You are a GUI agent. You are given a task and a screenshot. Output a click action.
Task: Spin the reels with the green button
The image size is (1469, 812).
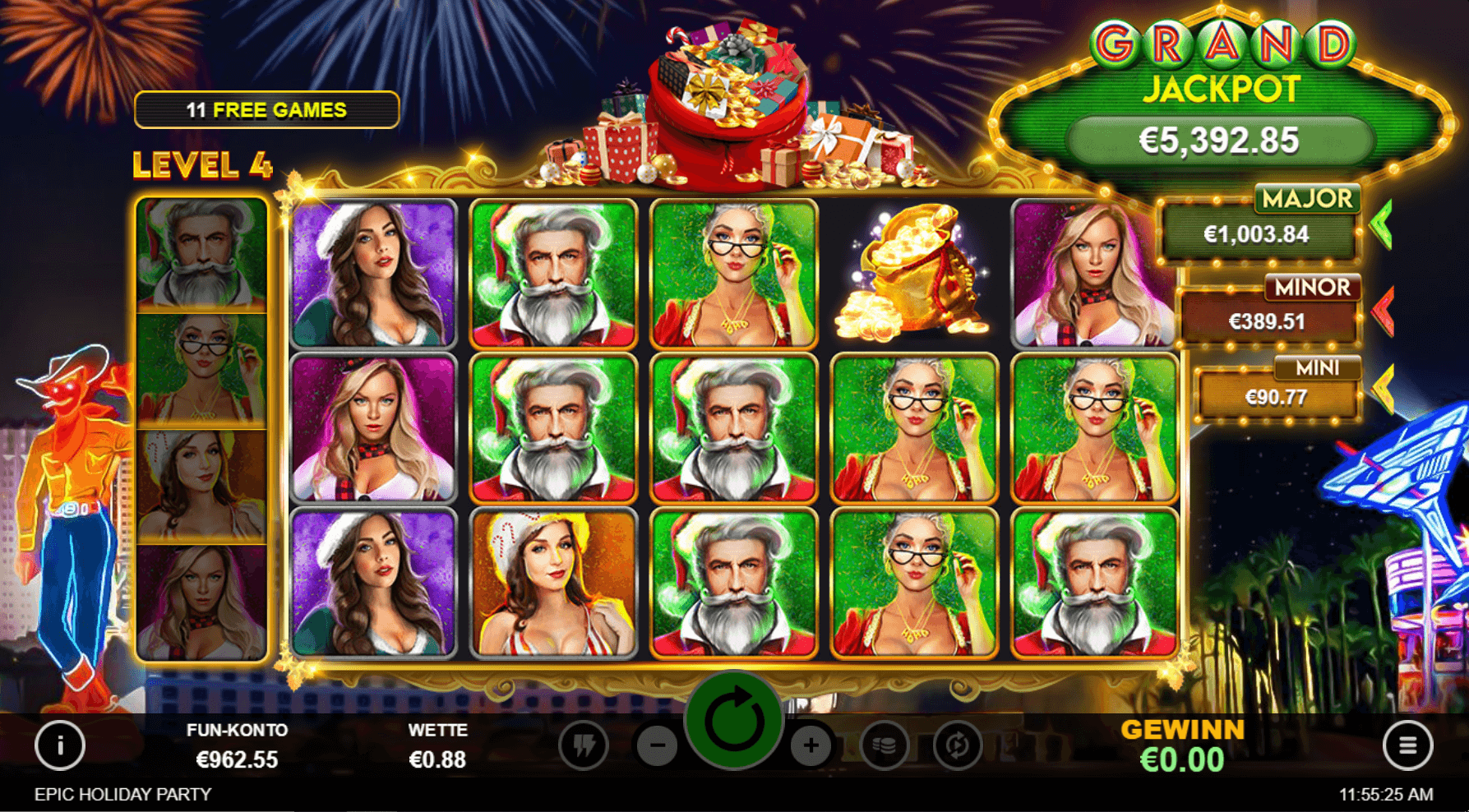[x=733, y=721]
